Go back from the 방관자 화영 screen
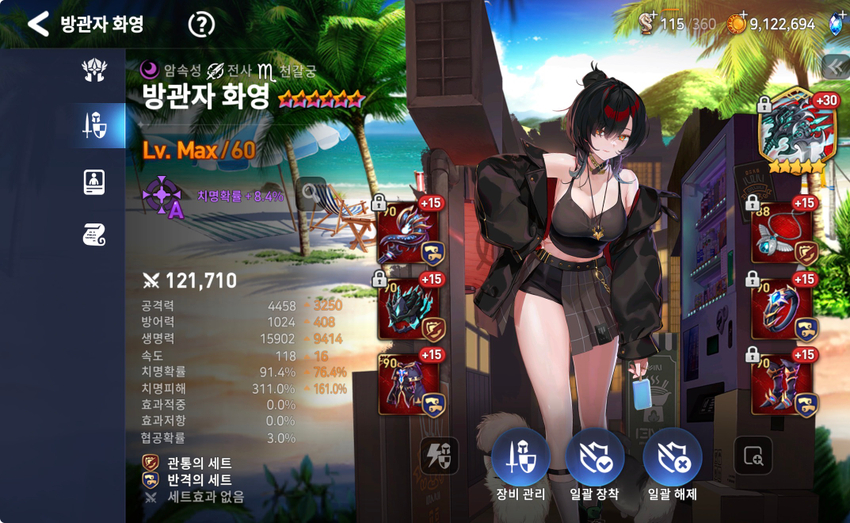The height and width of the screenshot is (523, 850). click(x=38, y=24)
